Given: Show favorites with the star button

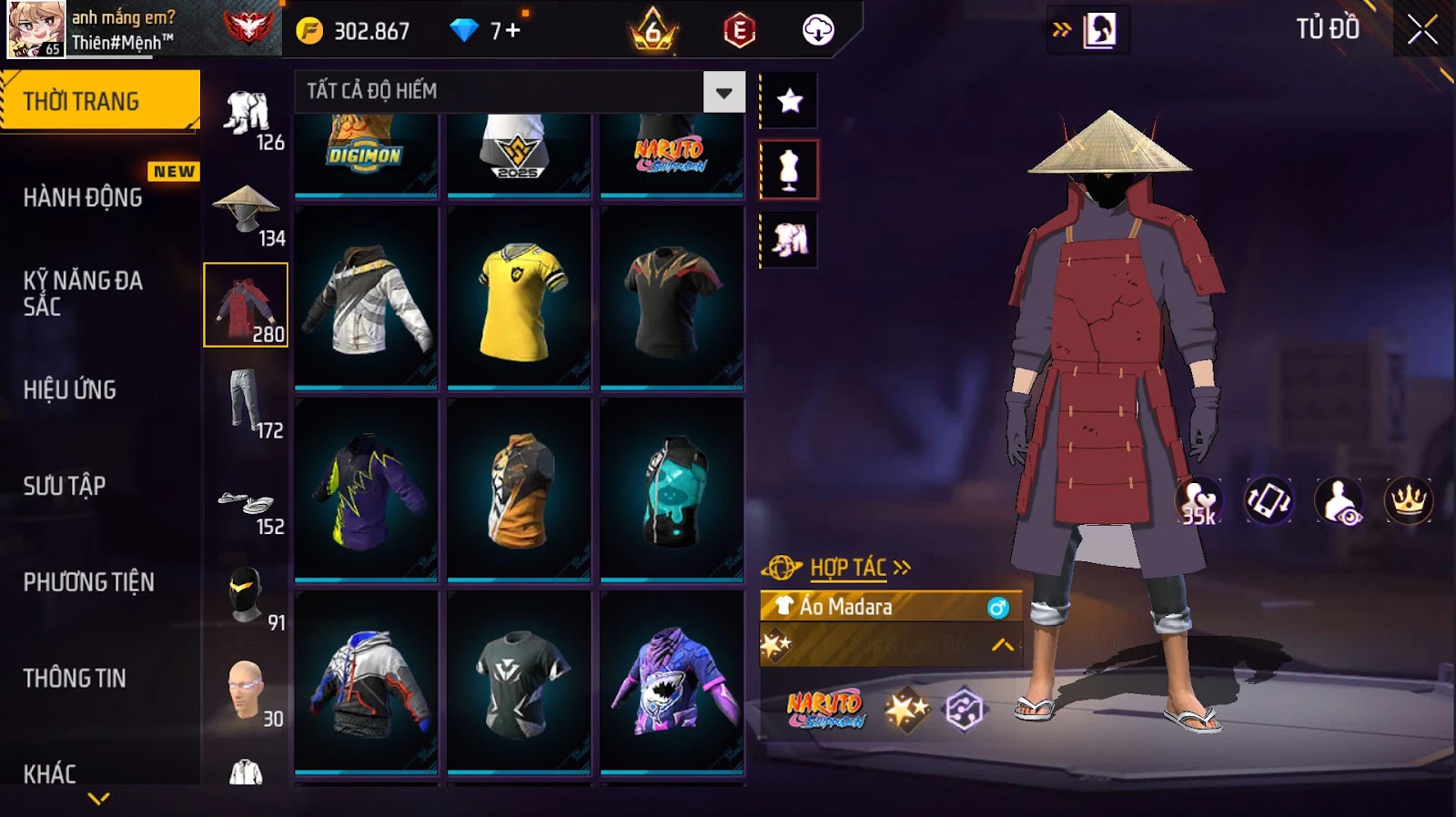Looking at the screenshot, I should coord(789,100).
